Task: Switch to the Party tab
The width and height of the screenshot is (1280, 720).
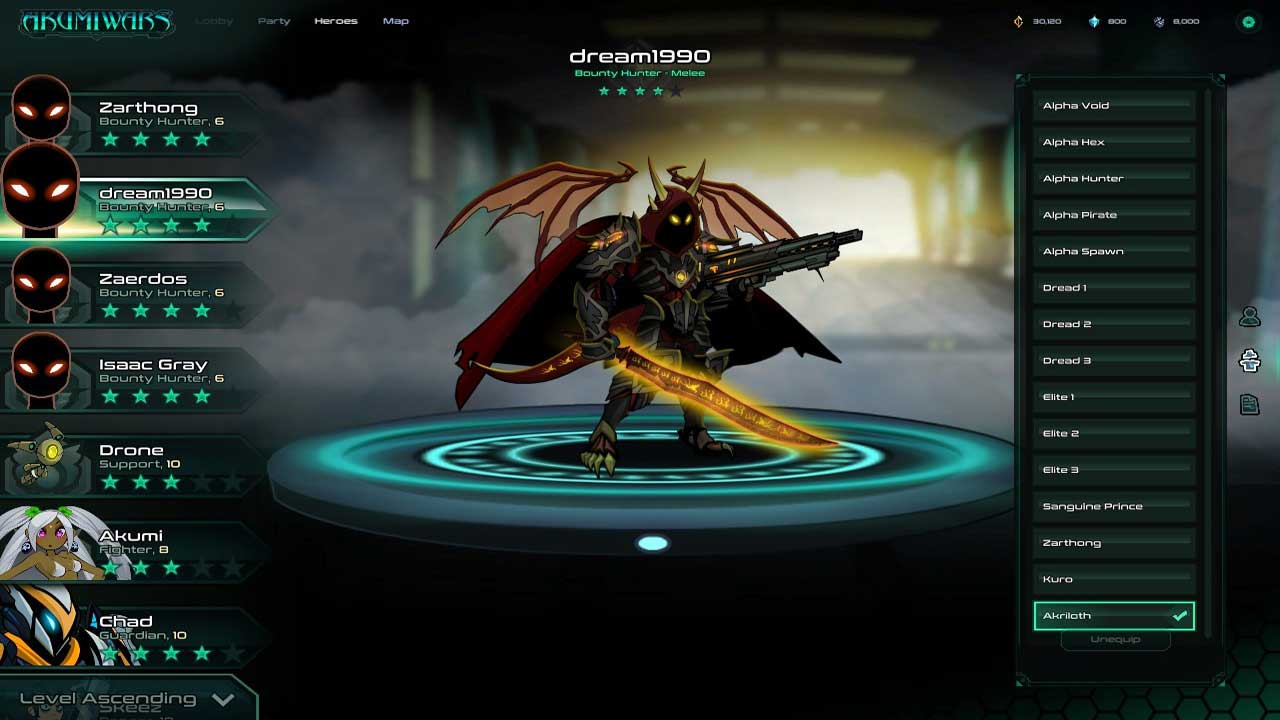Action: pyautogui.click(x=274, y=21)
